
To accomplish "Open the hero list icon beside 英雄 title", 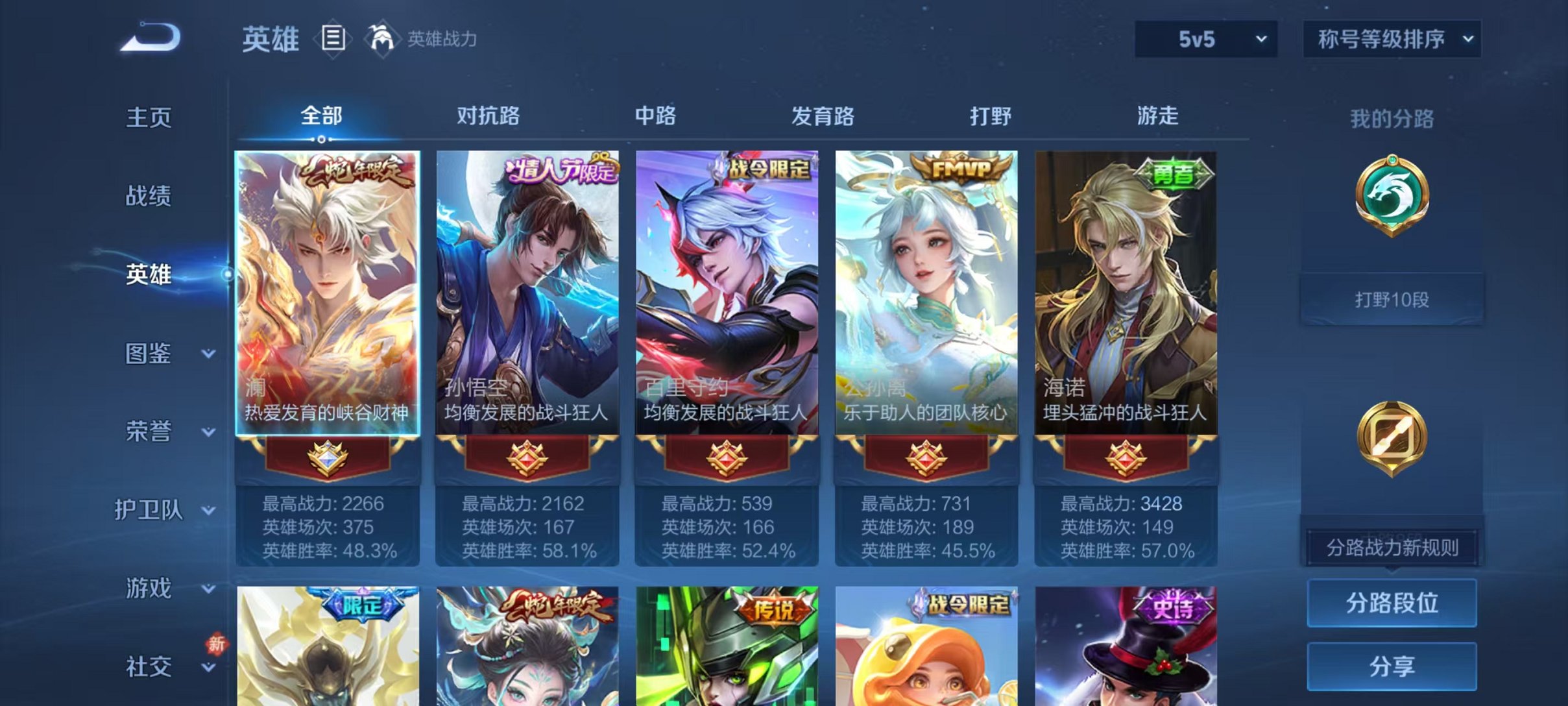I will (332, 39).
